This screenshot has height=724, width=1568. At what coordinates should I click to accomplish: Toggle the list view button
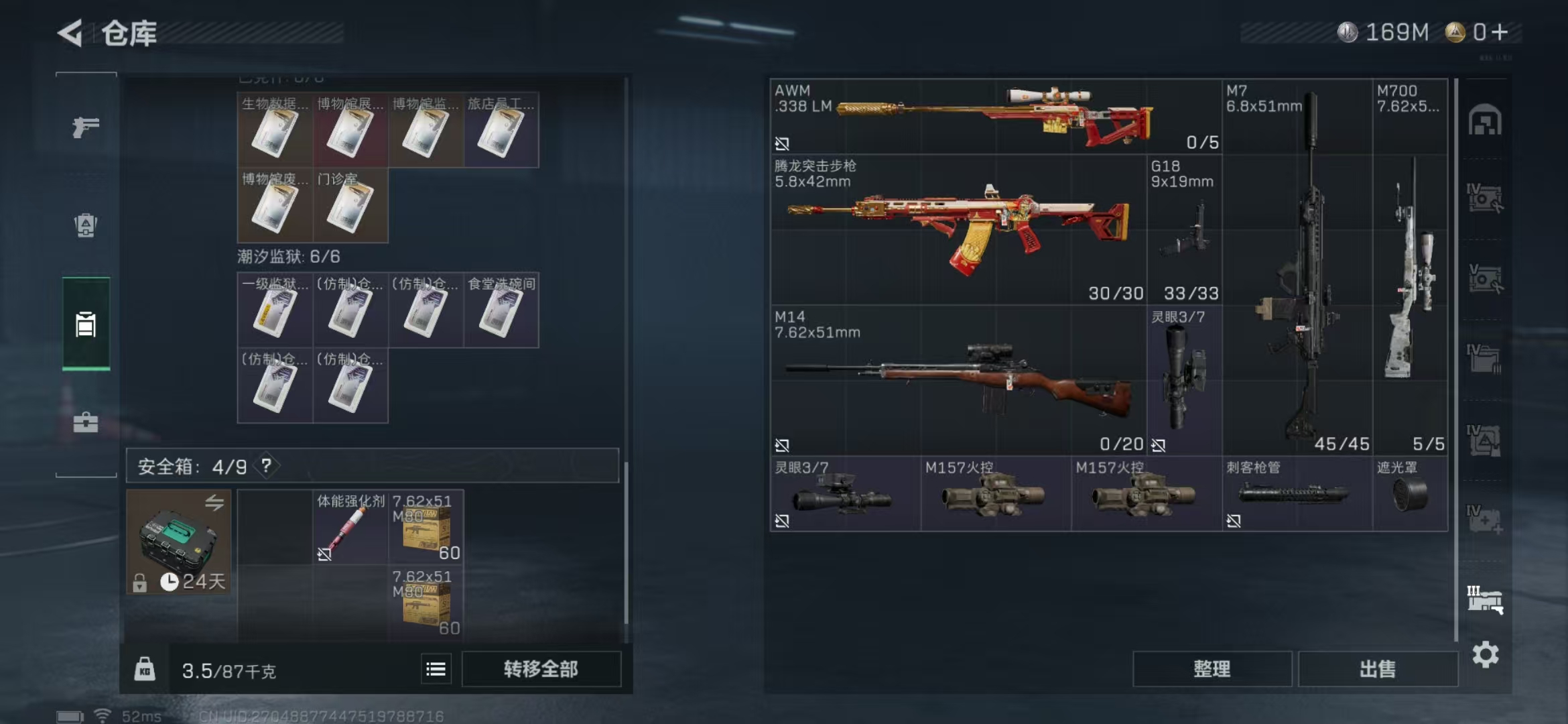[x=436, y=669]
